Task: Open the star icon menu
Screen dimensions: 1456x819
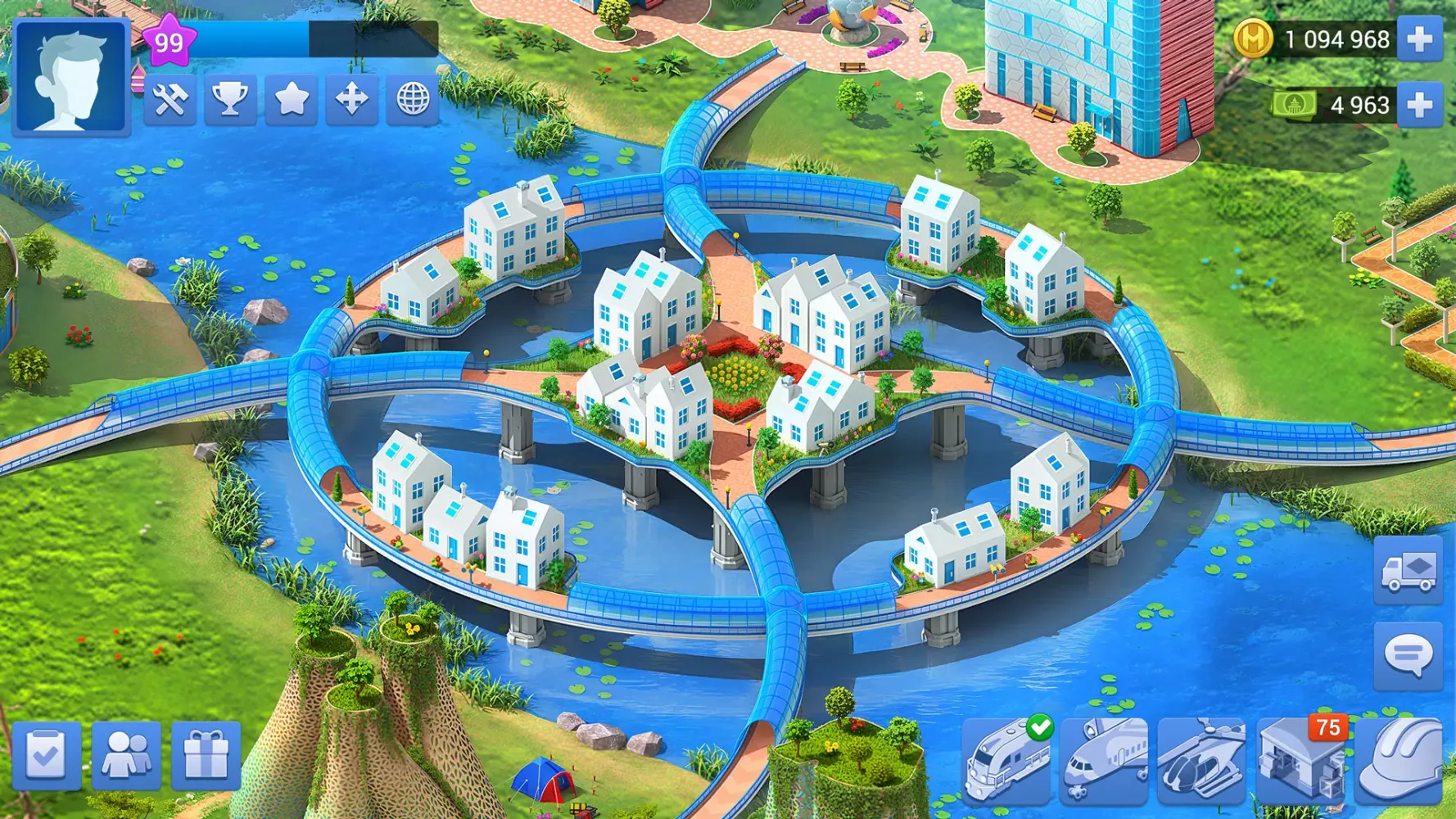Action: [291, 100]
